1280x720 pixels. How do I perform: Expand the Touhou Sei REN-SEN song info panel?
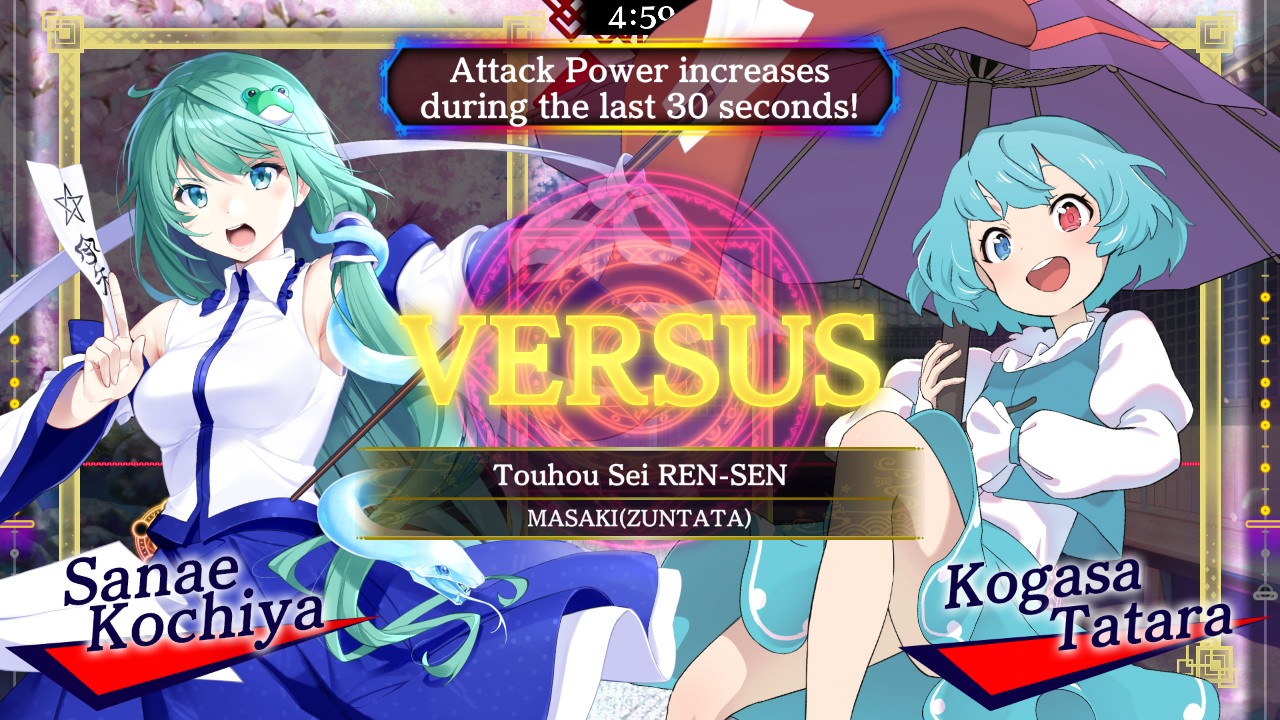pos(640,490)
